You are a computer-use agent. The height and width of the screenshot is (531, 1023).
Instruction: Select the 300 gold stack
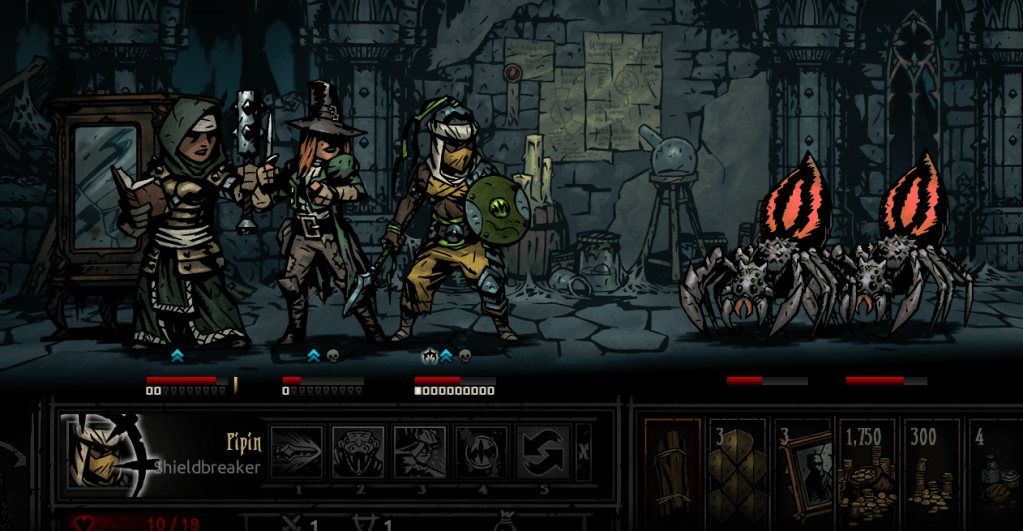pyautogui.click(x=931, y=465)
